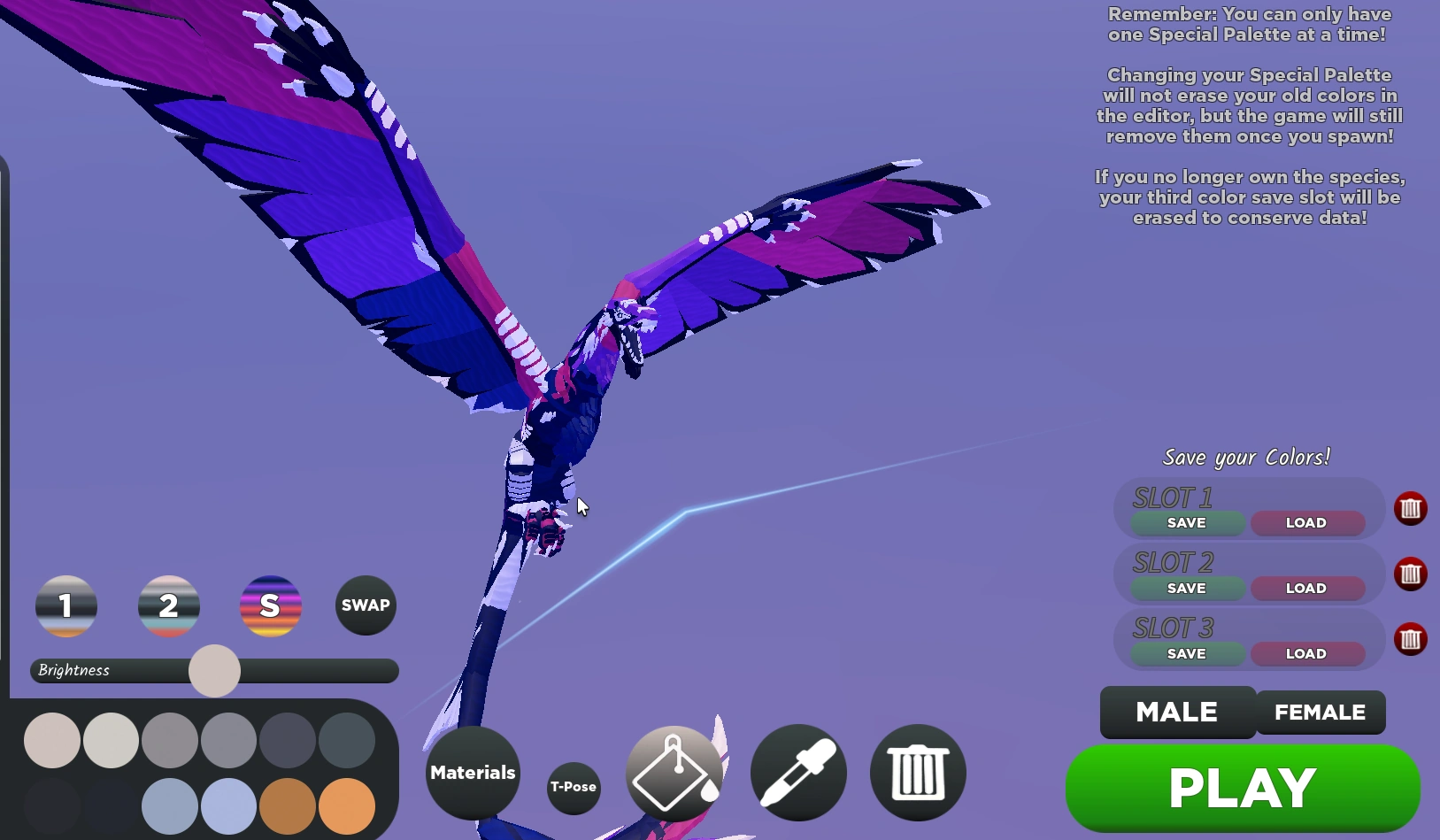
Task: Delete Slot 3 saved colors
Action: 1410,638
